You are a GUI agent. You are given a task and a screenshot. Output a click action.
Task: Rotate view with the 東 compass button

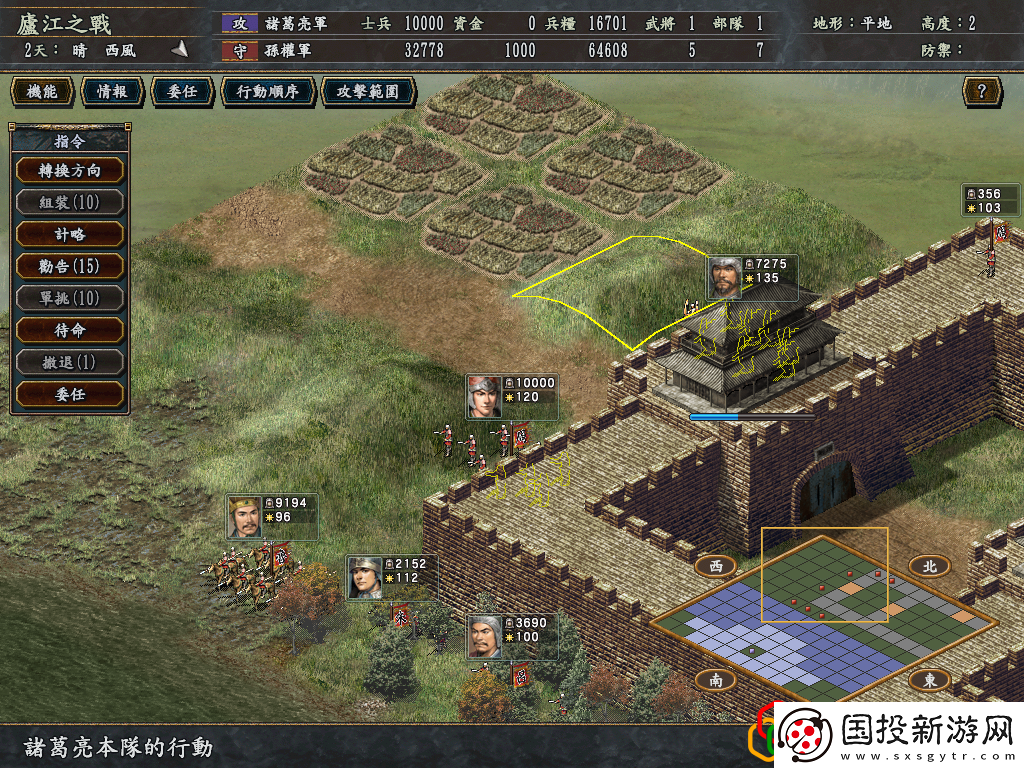(929, 680)
